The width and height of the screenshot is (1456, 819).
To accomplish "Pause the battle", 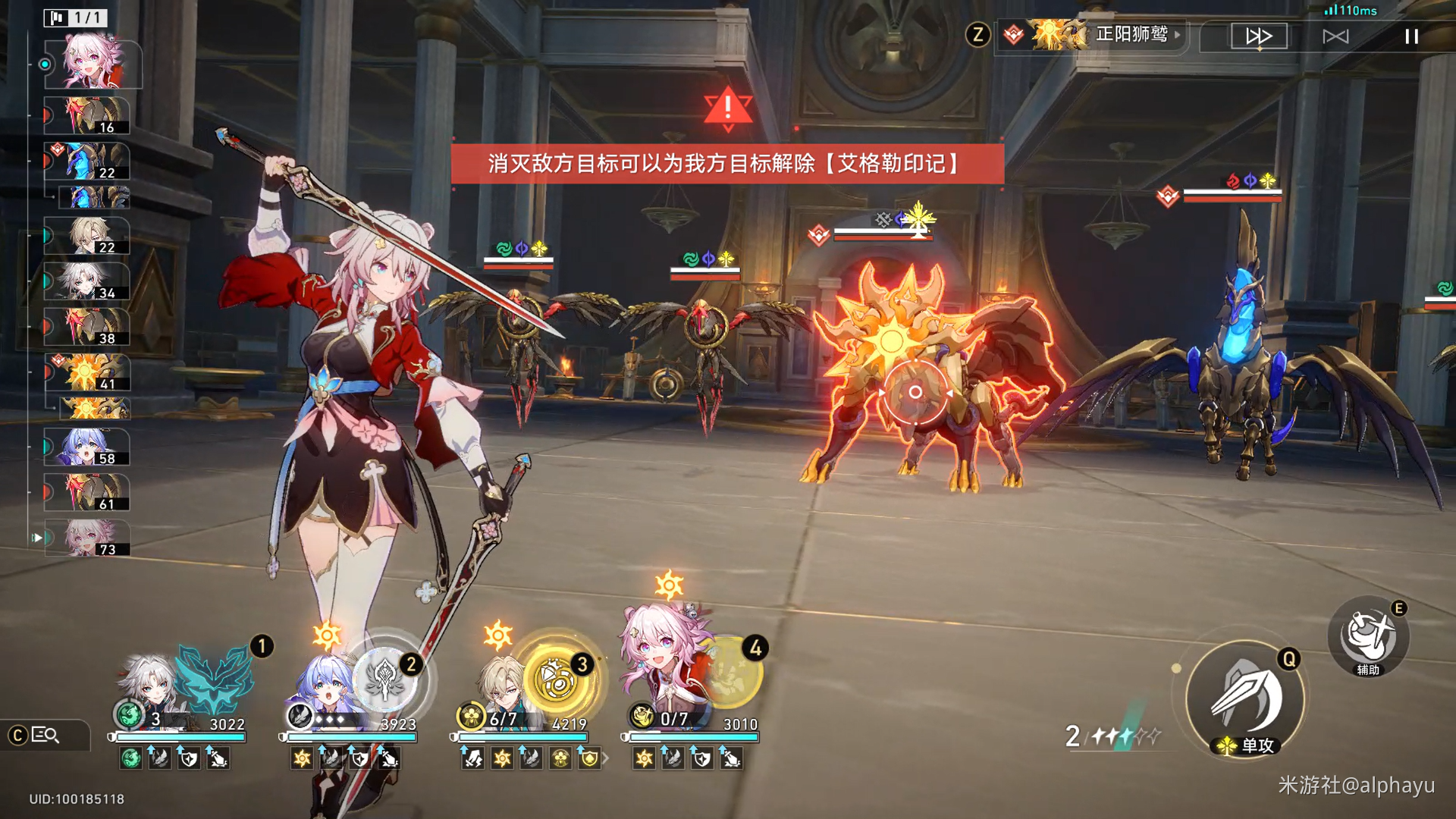I will pyautogui.click(x=1411, y=36).
